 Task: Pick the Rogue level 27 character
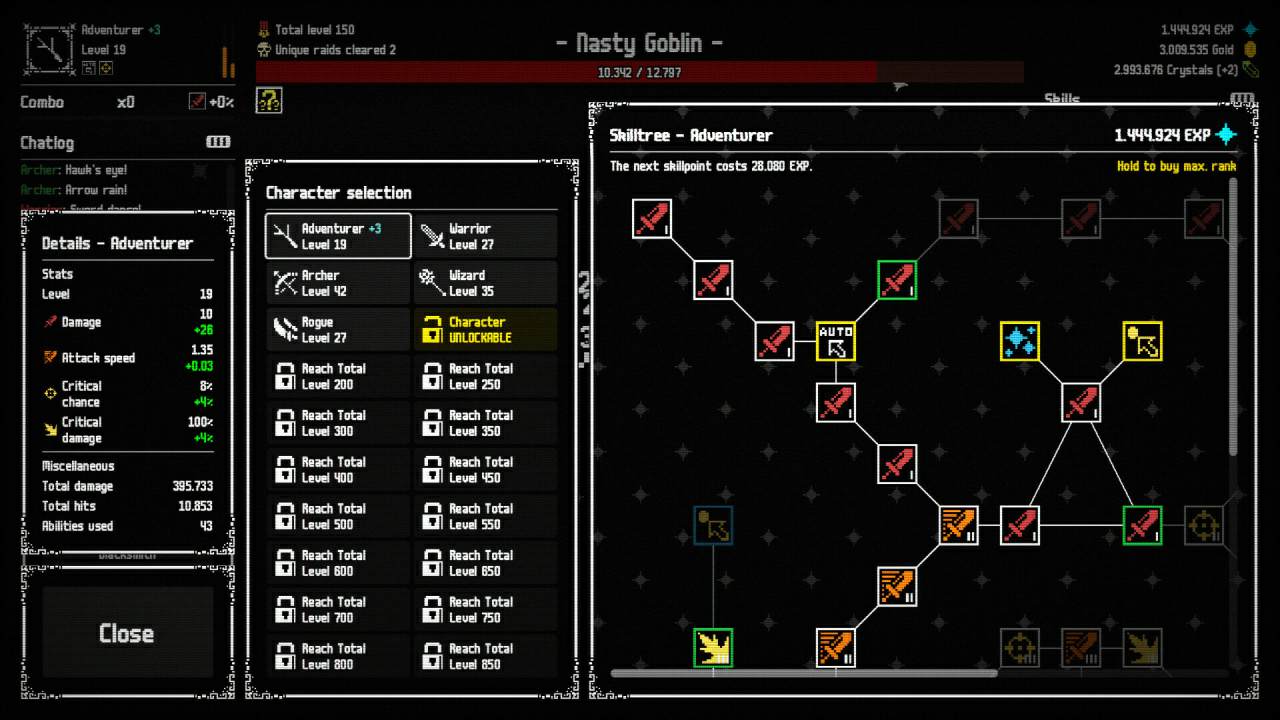coord(338,330)
